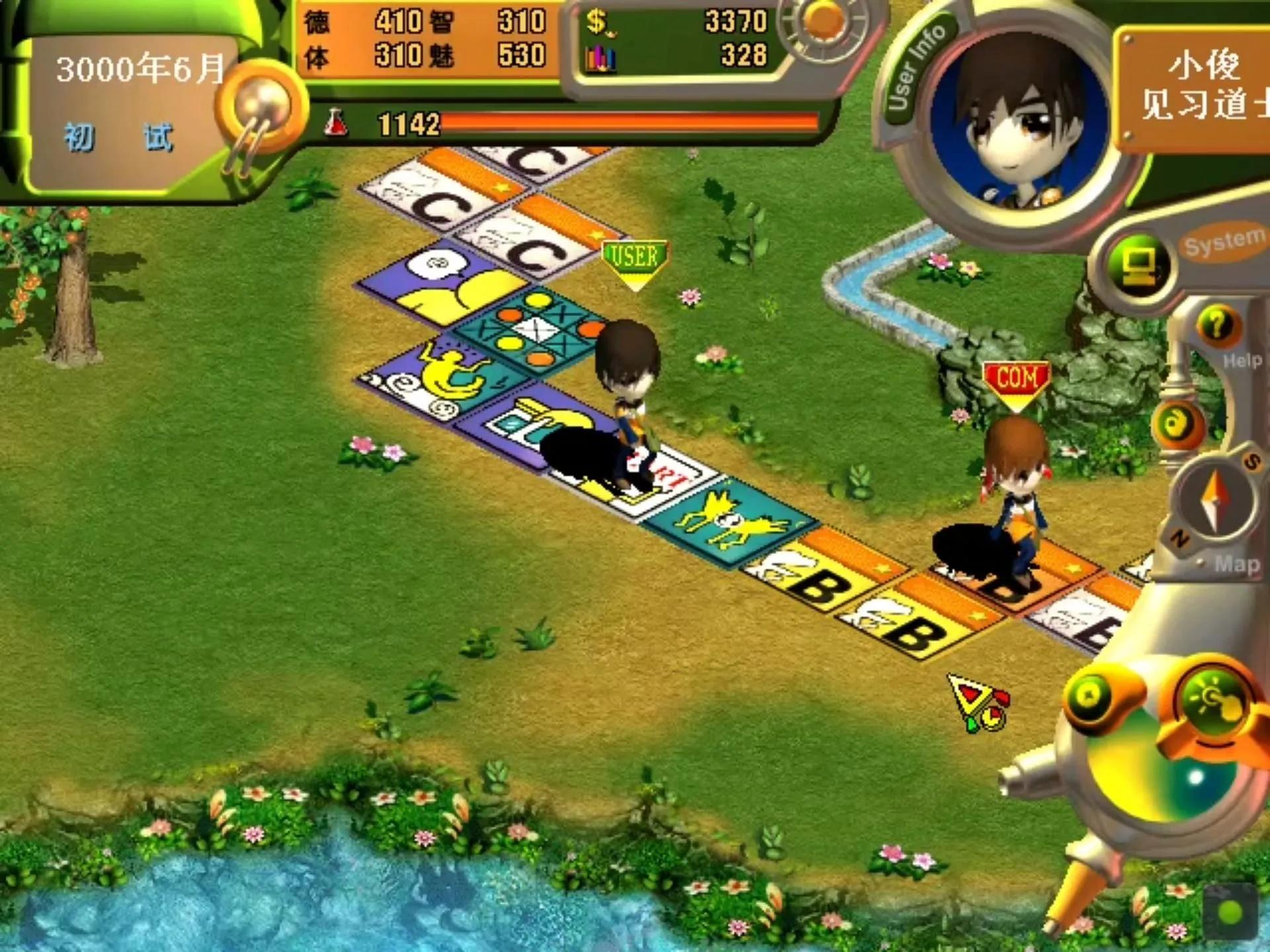1270x952 pixels.
Task: Click the Help question mark button
Action: click(x=1217, y=326)
